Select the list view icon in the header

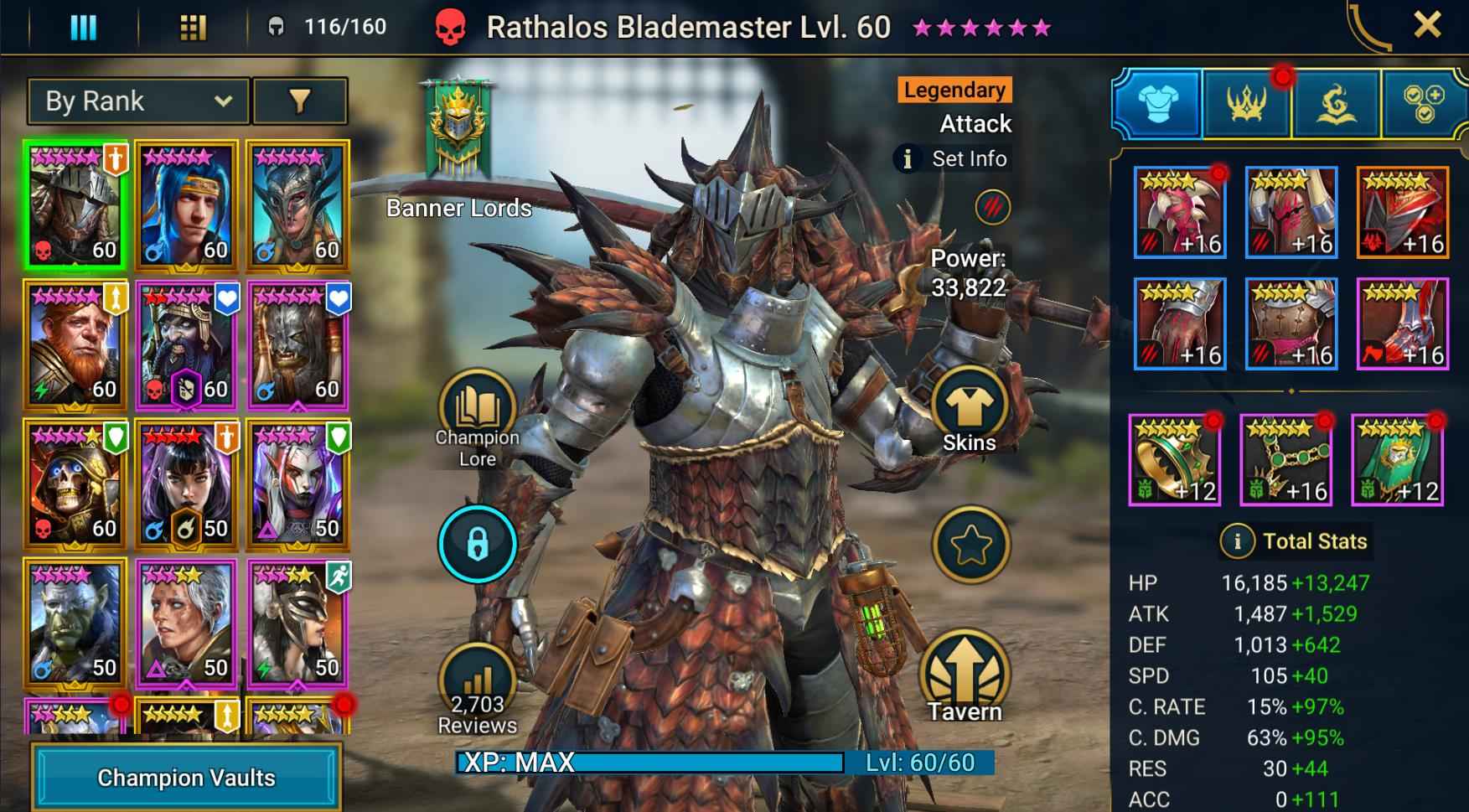point(83,26)
